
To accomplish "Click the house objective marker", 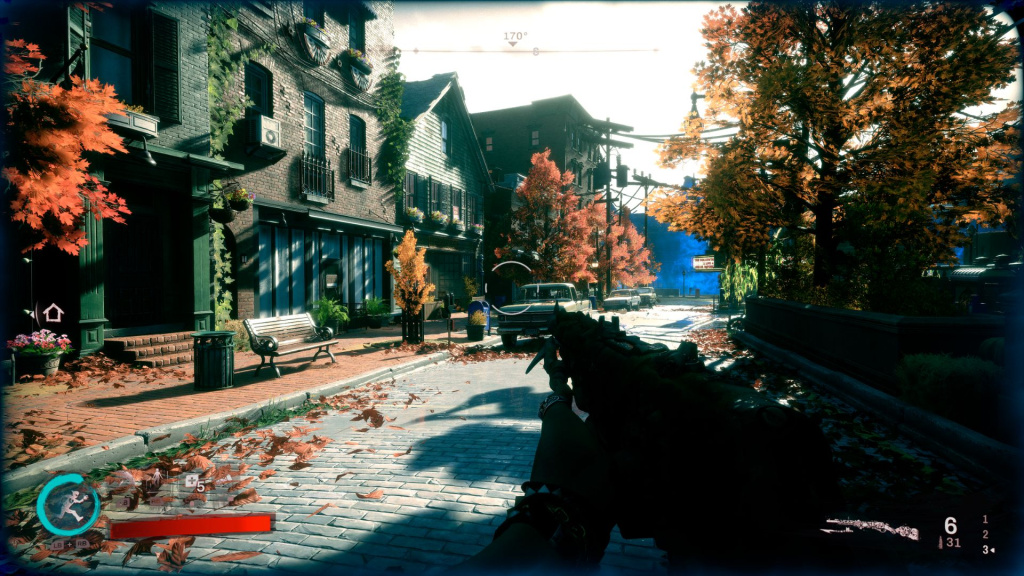I will [53, 313].
